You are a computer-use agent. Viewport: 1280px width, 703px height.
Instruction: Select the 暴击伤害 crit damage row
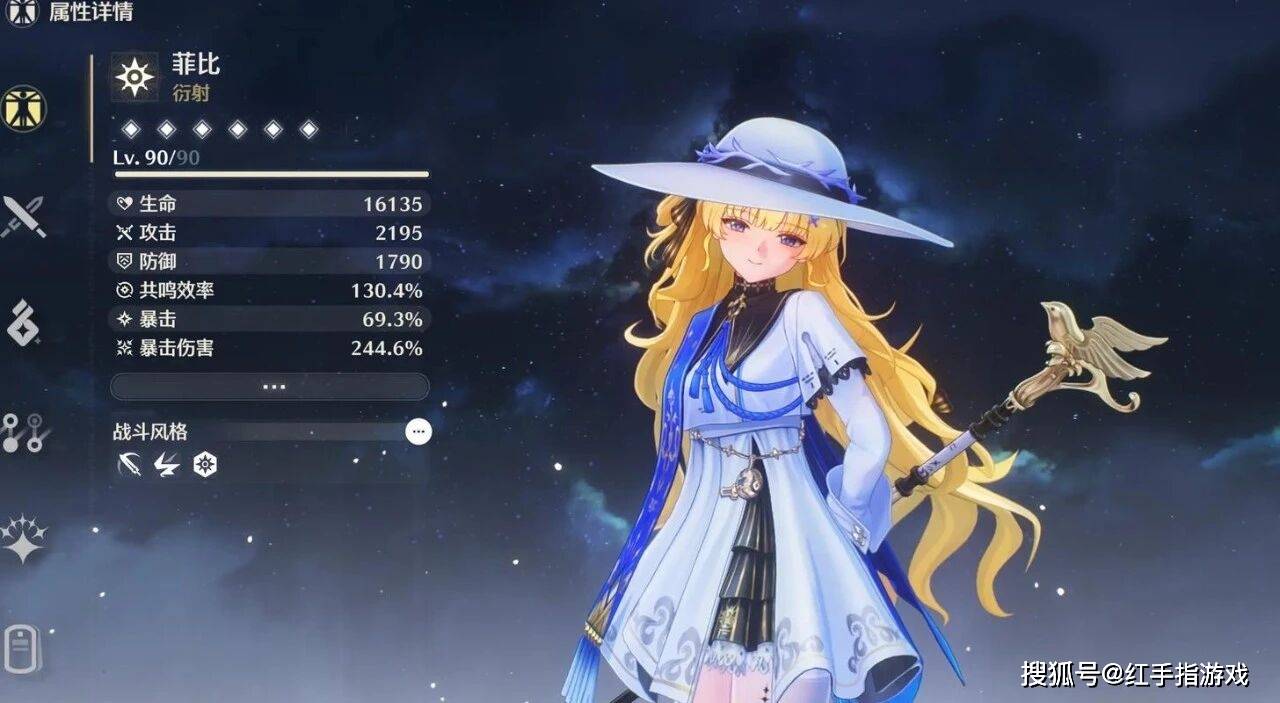click(269, 348)
